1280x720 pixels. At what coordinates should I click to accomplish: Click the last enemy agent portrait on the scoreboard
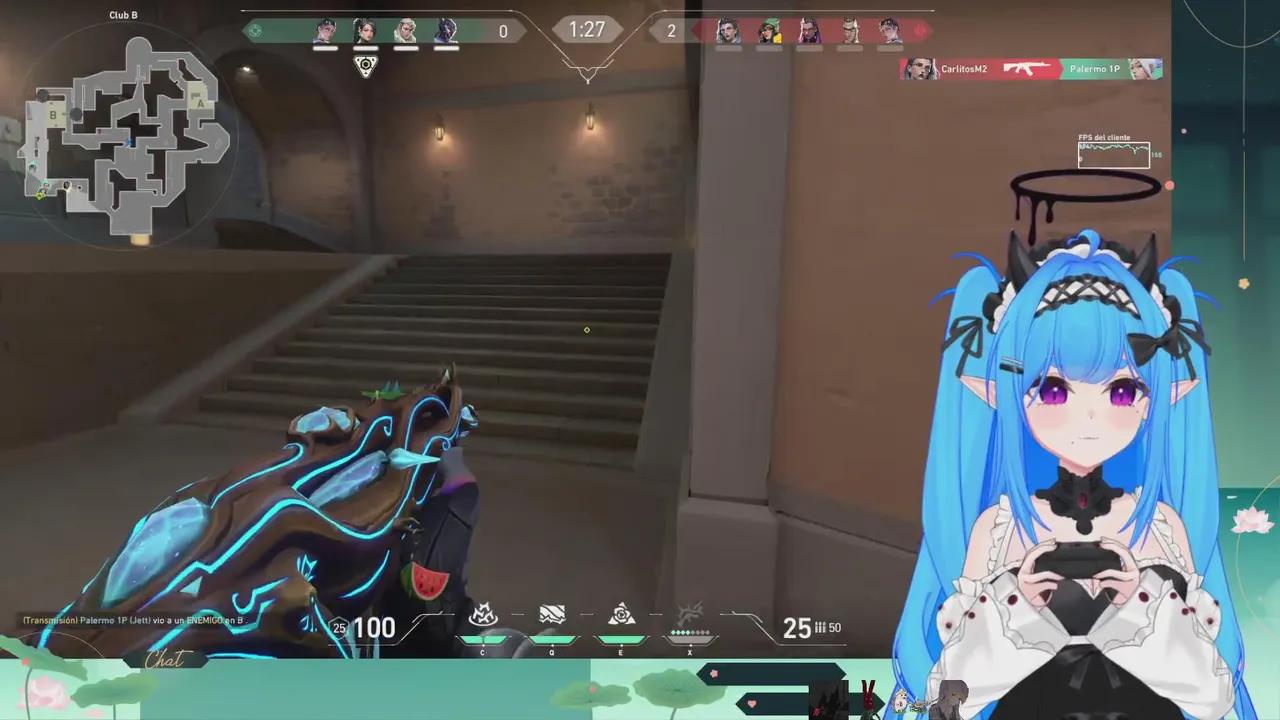pyautogui.click(x=890, y=30)
